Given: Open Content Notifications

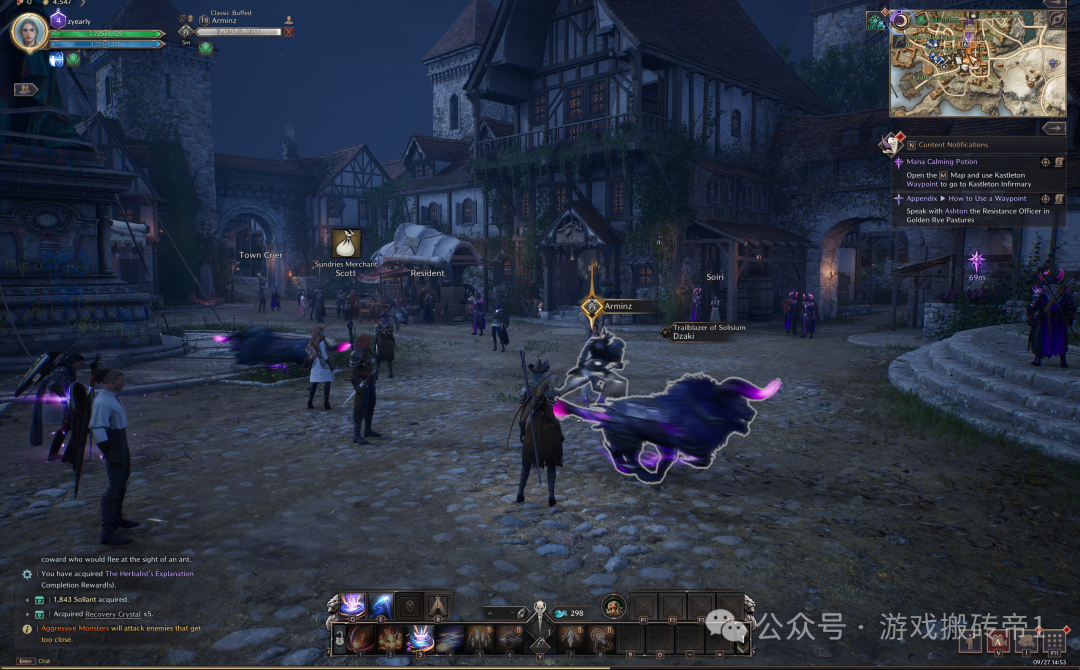Looking at the screenshot, I should [952, 145].
